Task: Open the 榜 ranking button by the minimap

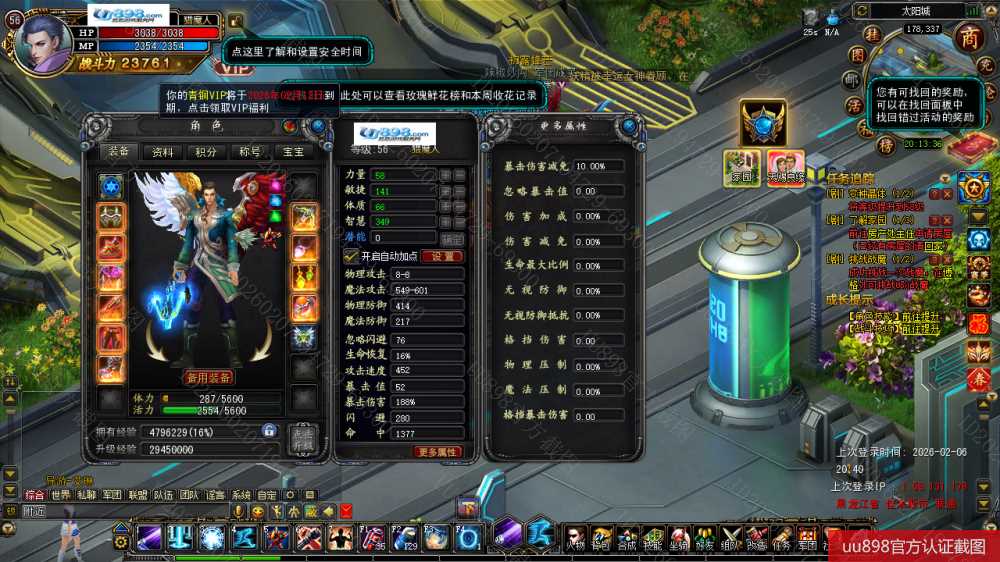Action: pyautogui.click(x=885, y=145)
